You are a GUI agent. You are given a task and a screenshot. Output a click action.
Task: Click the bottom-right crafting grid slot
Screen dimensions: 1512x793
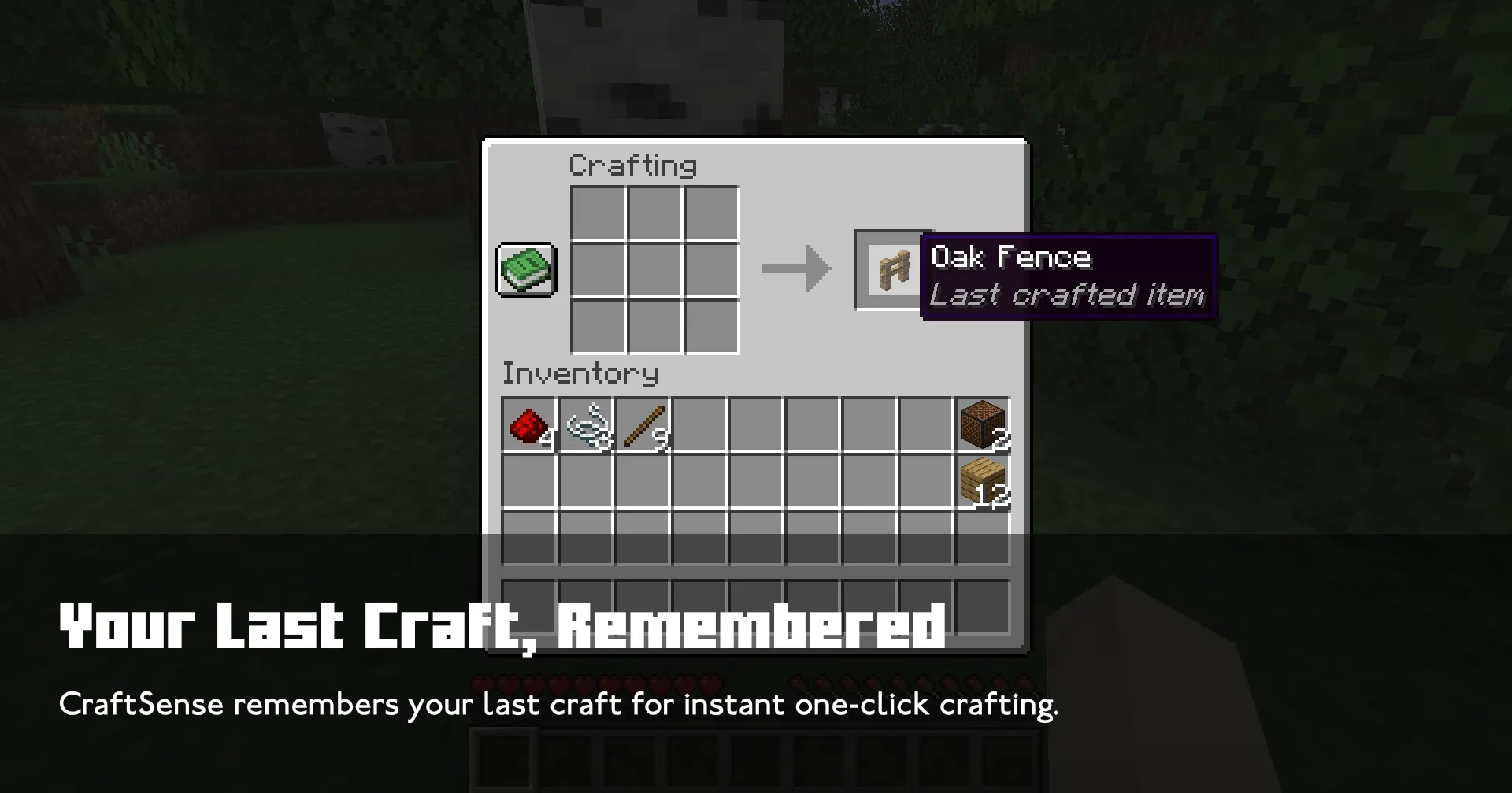coord(710,324)
